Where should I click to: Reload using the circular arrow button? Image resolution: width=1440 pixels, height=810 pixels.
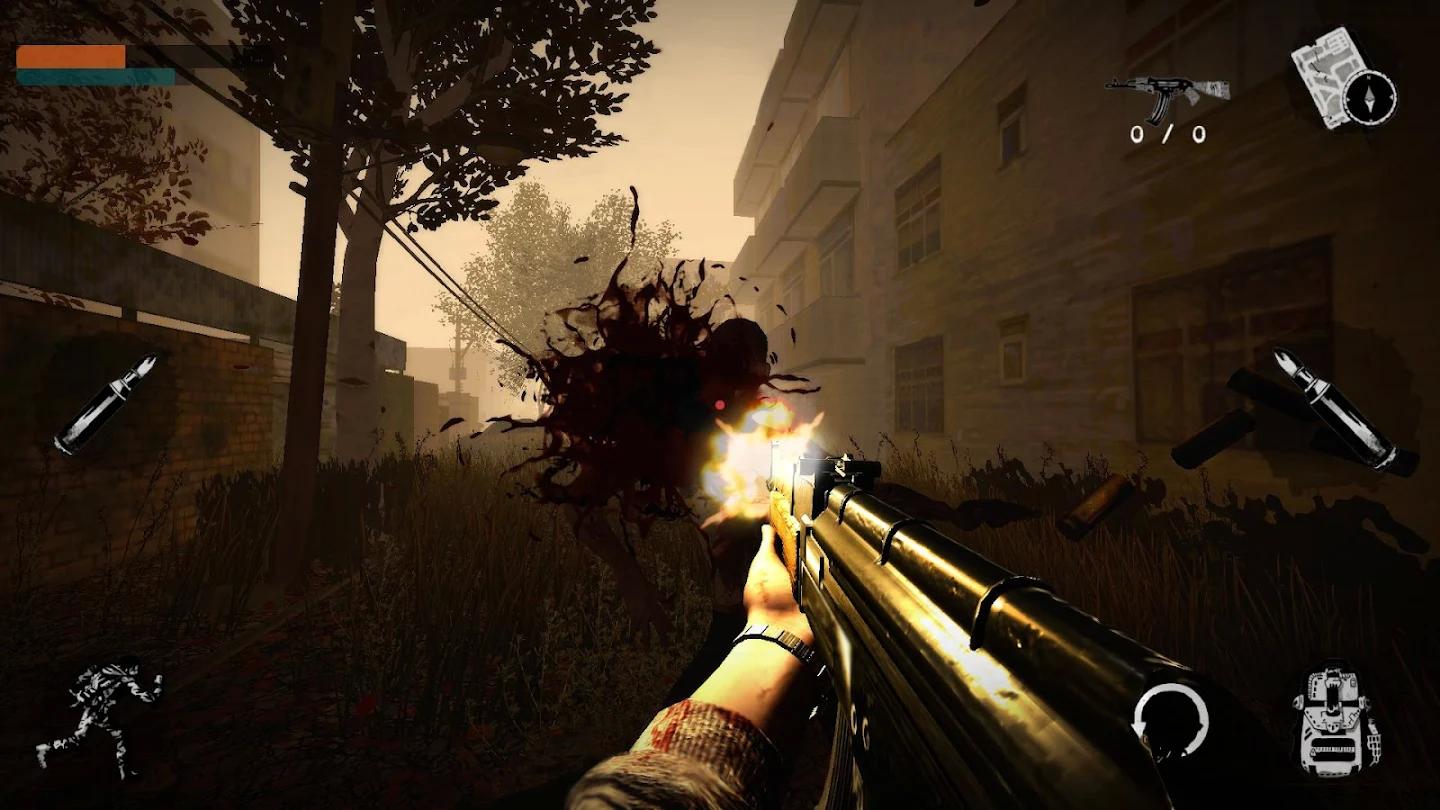pyautogui.click(x=1170, y=721)
